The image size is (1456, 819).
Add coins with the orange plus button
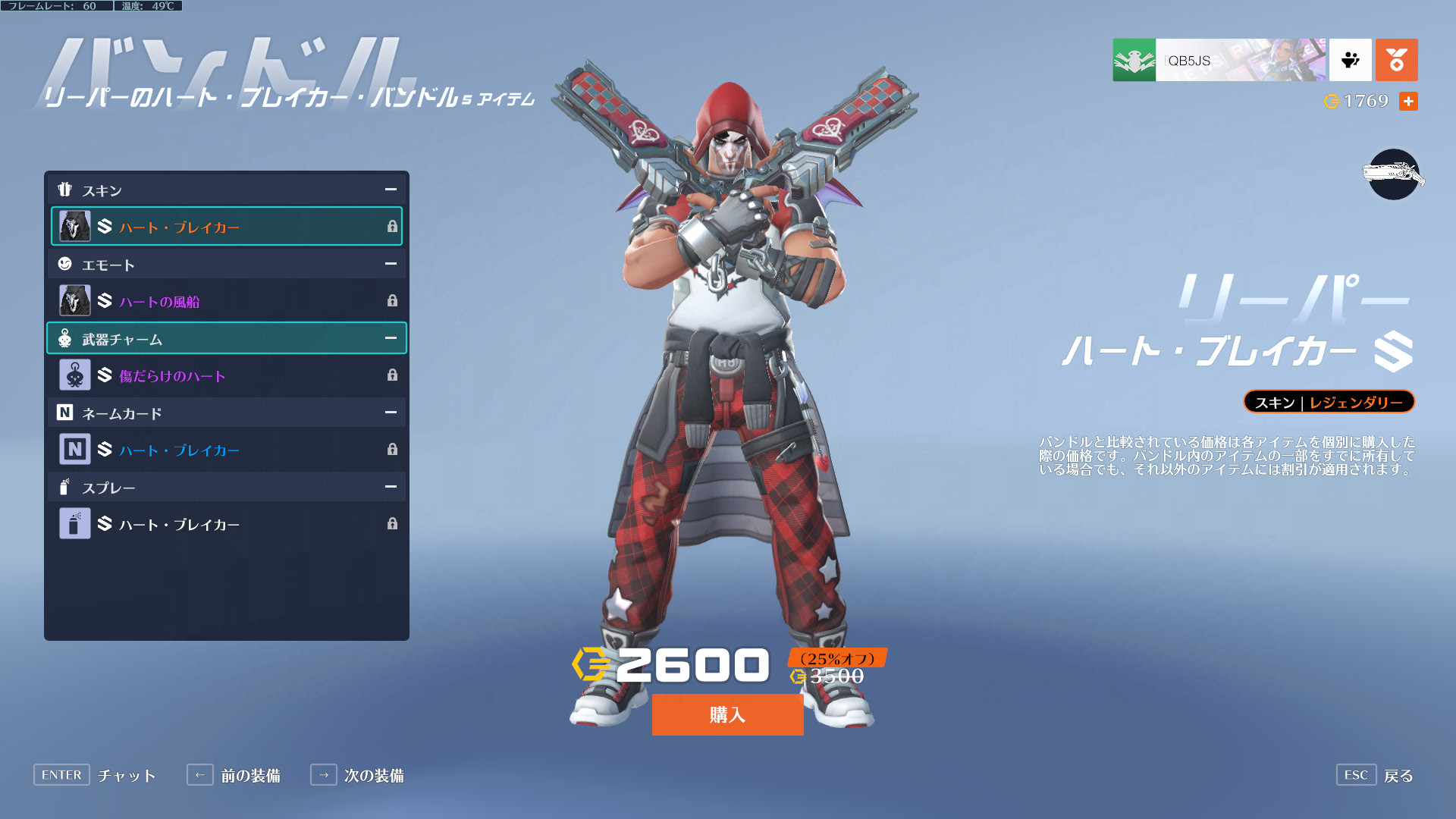(x=1408, y=101)
